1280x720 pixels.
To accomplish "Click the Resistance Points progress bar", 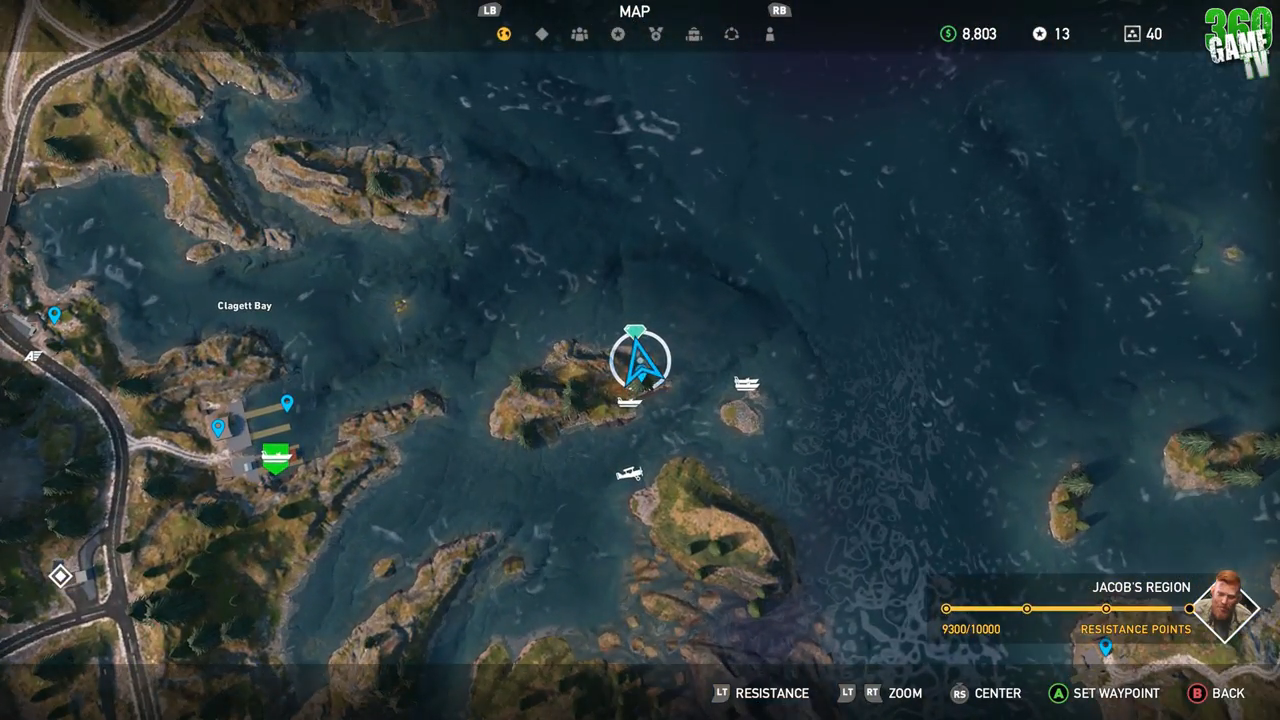I will 1067,608.
